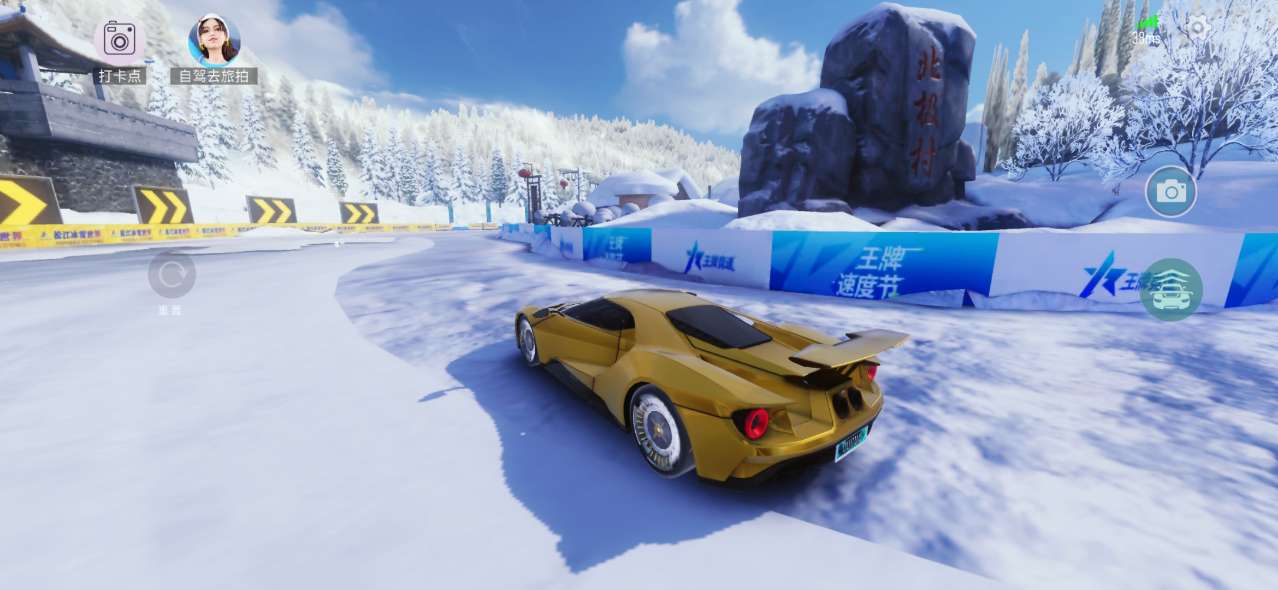Tap the 自驾去旅拍 avatar portrait
This screenshot has height=590, width=1278.
214,40
